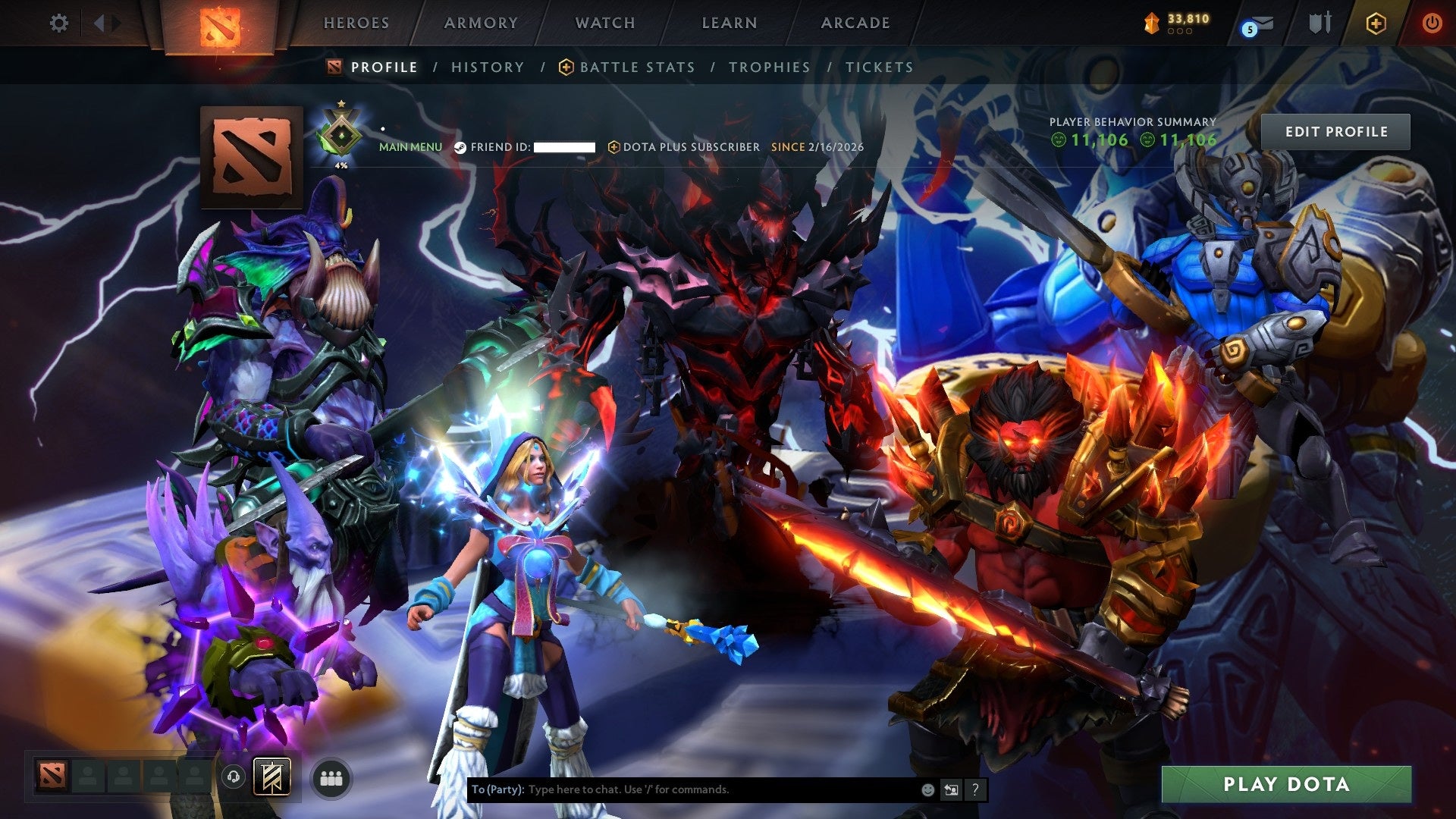Open the shield-and-sword icon in top bar

coord(1320,23)
